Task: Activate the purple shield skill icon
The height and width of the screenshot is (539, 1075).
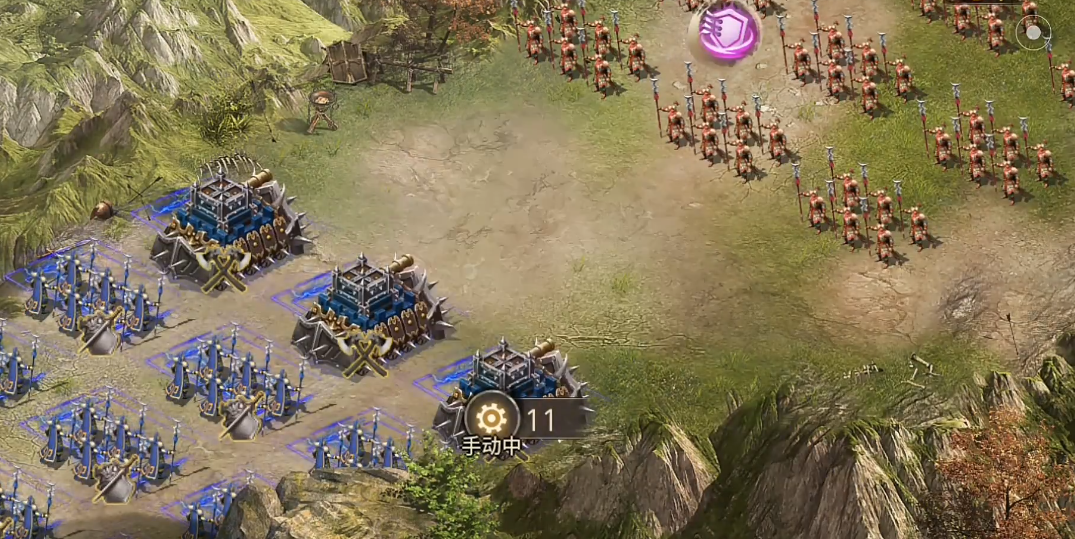Action: pos(725,29)
